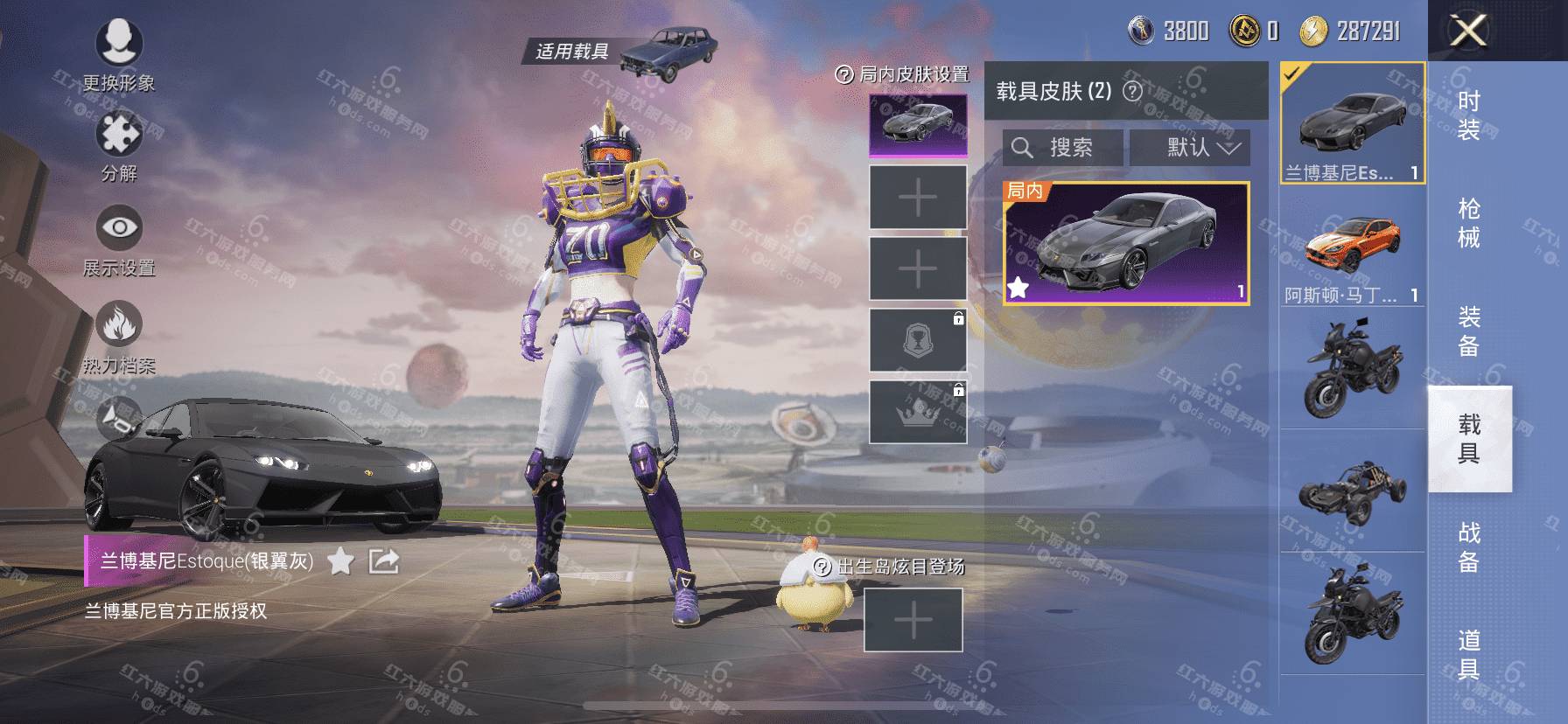Switch to the 装备 equipment tab

pos(1469,331)
